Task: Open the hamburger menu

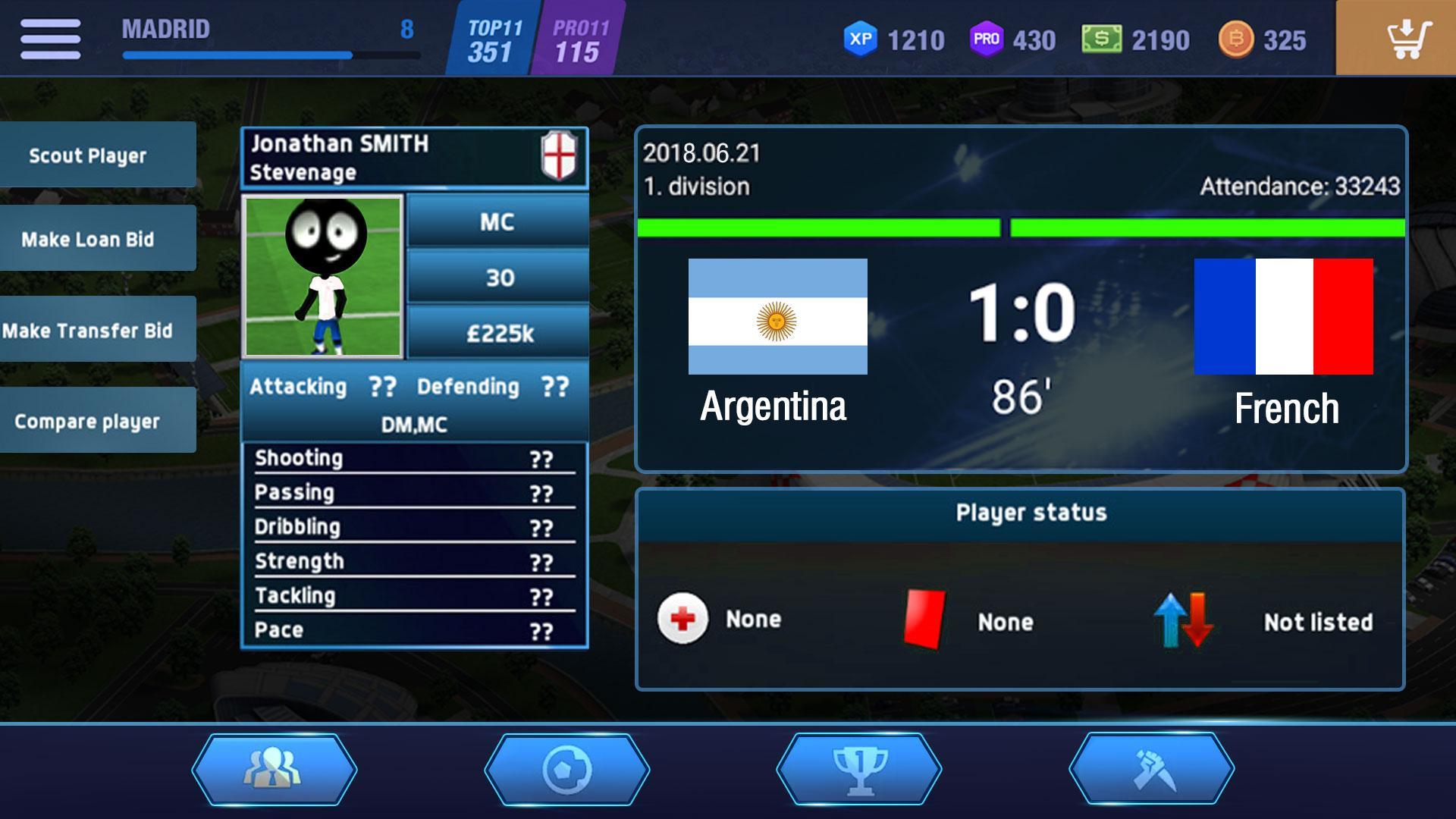Action: tap(52, 38)
